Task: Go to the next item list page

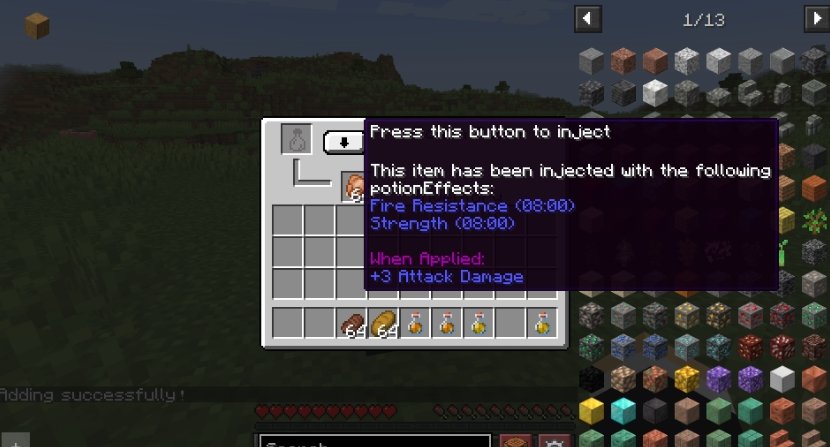Action: pyautogui.click(x=816, y=18)
